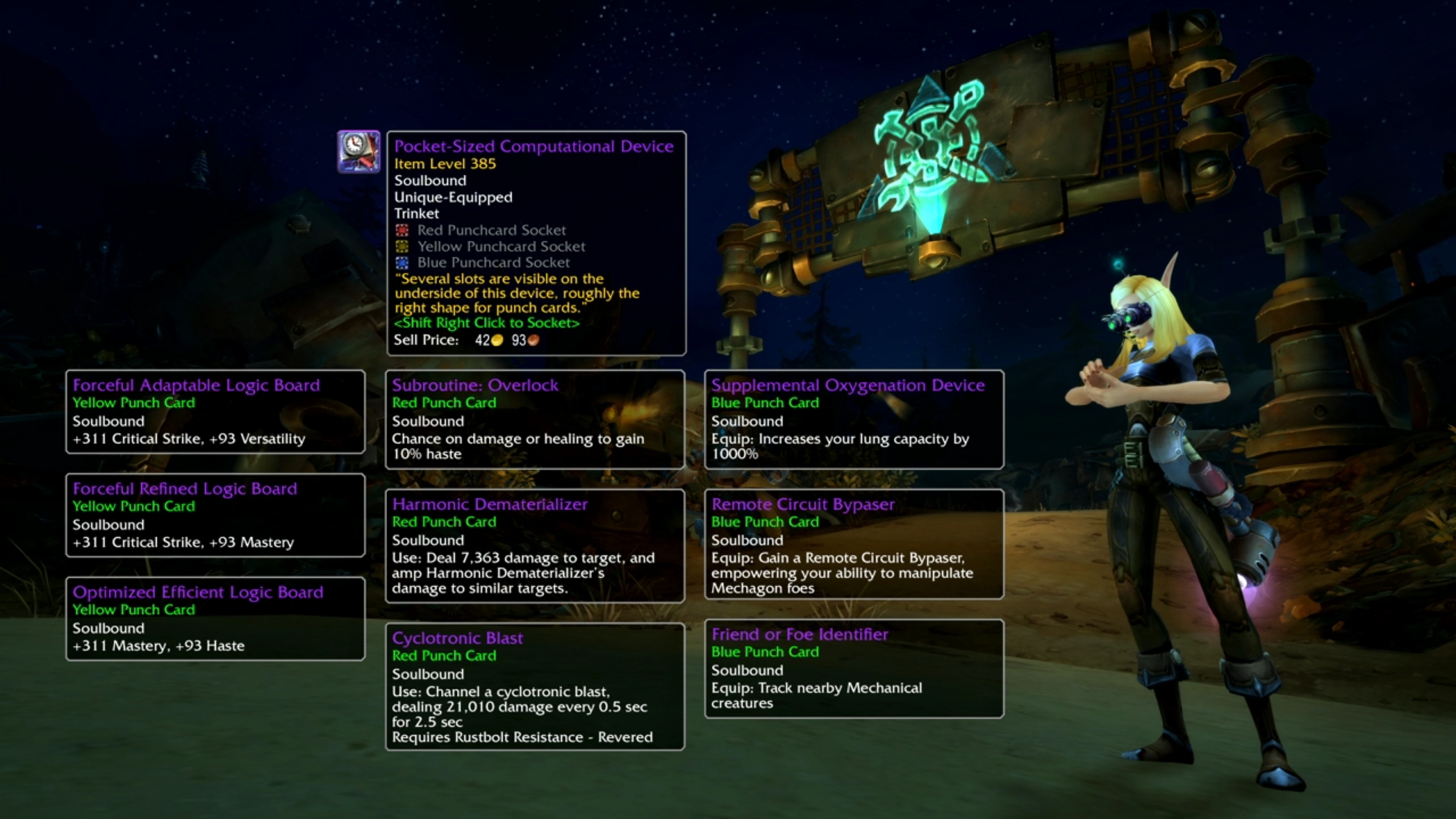
Task: Choose the Forceful Refined Logic Board card
Action: point(215,515)
